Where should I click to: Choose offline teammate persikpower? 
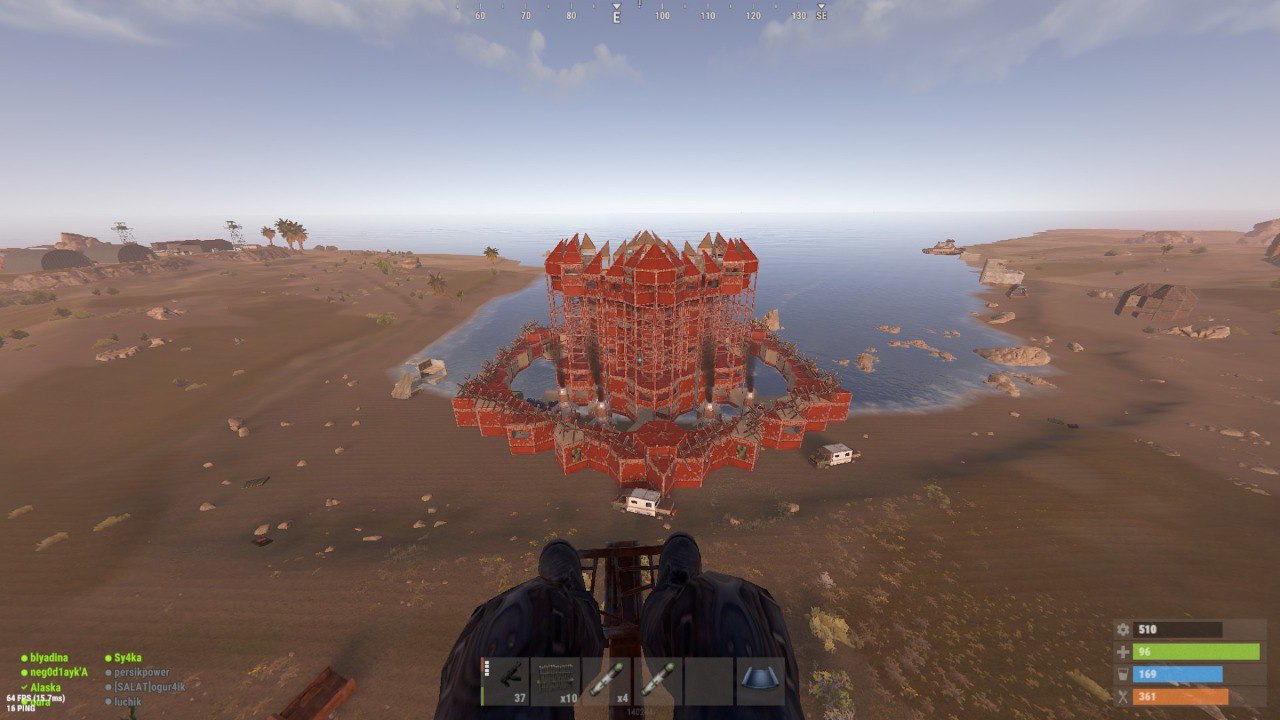click(141, 673)
